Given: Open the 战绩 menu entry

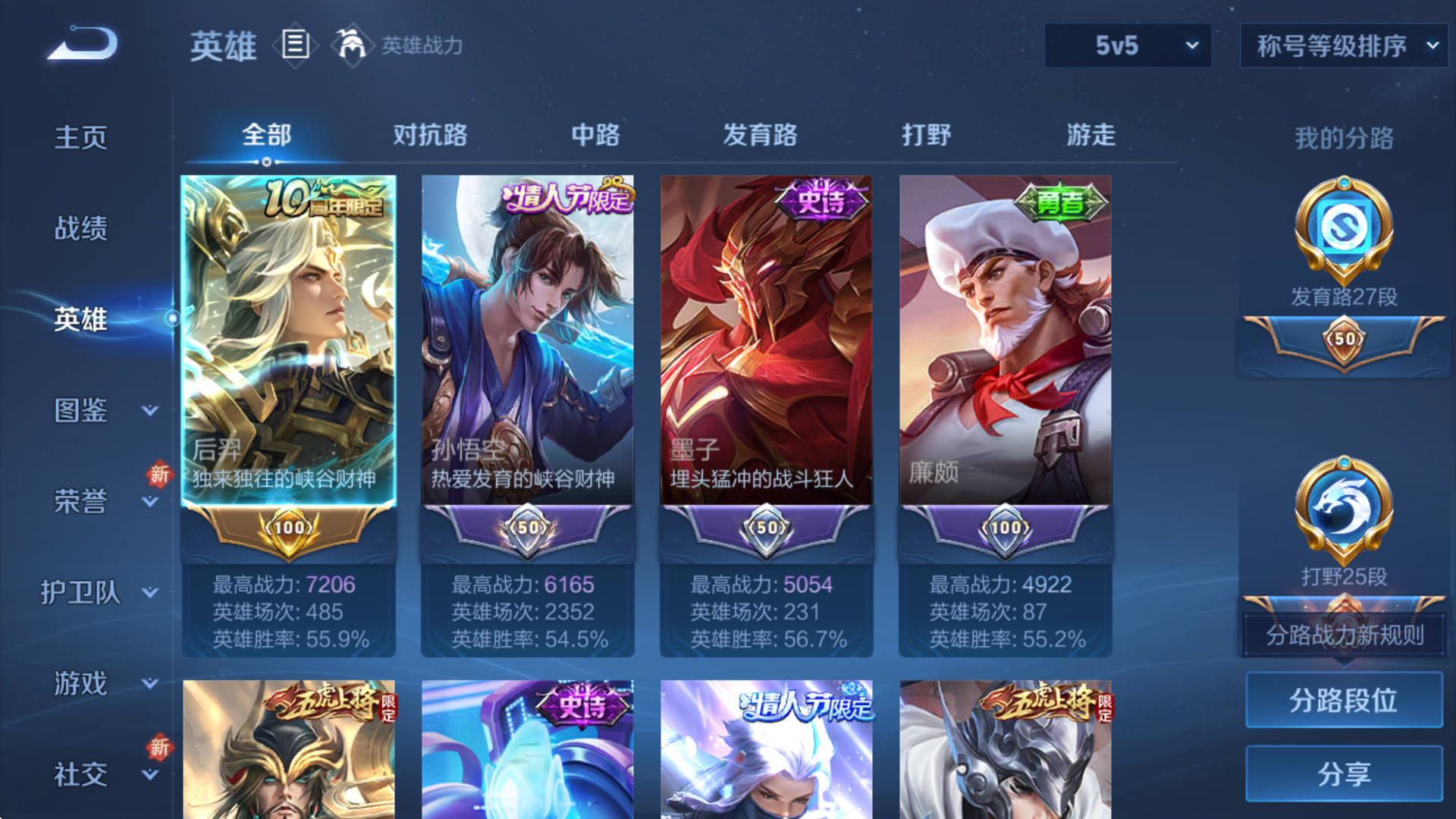Looking at the screenshot, I should click(81, 228).
